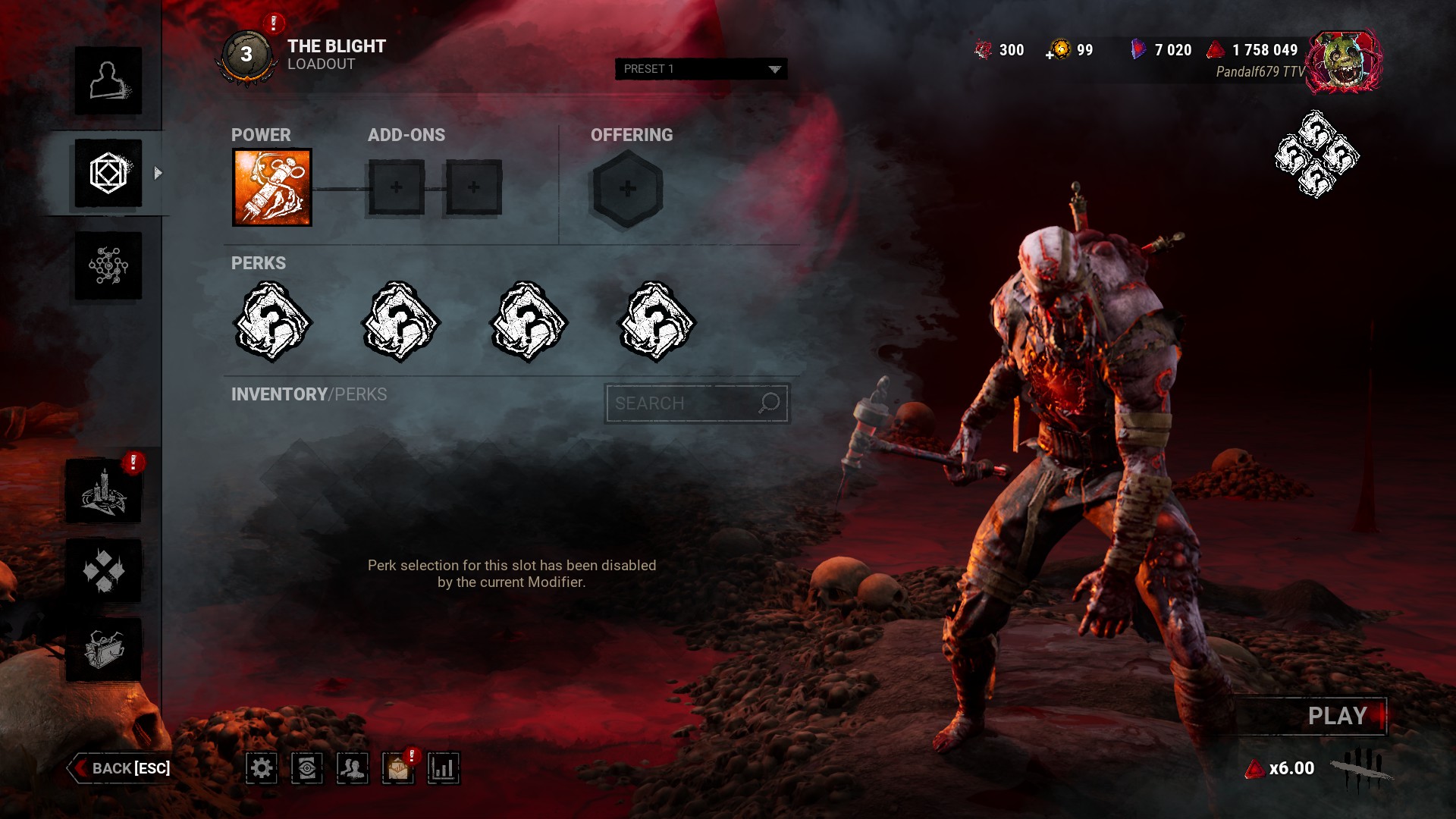Select the loadout tab in the sidebar
Image resolution: width=1456 pixels, height=819 pixels.
point(108,173)
